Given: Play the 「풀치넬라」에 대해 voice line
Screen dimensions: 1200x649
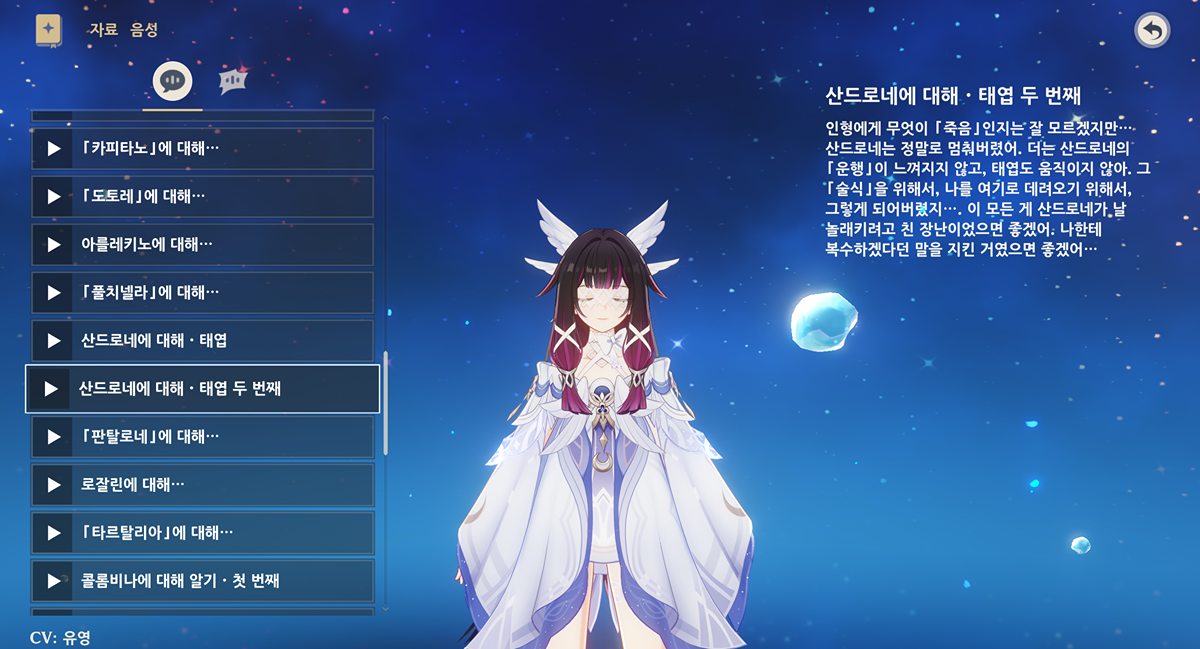Looking at the screenshot, I should (53, 293).
